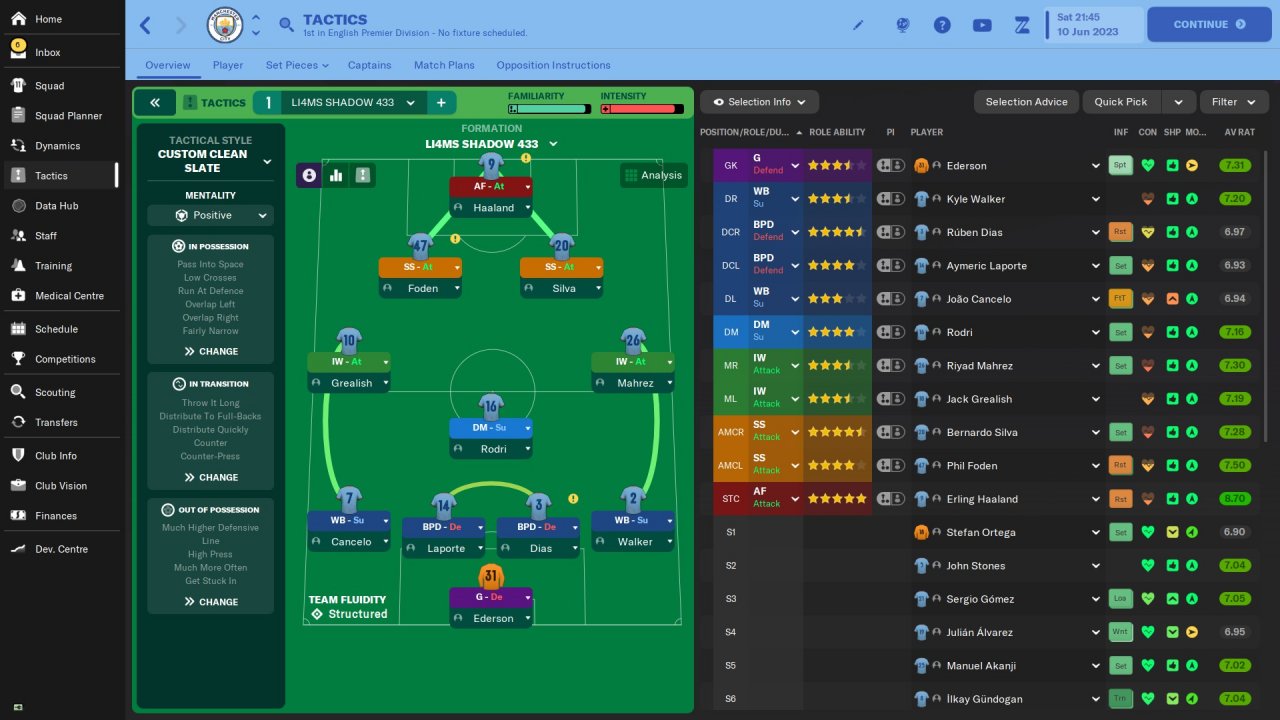Screen dimensions: 1280x720
Task: Open the Transfers screen
Action: click(56, 422)
